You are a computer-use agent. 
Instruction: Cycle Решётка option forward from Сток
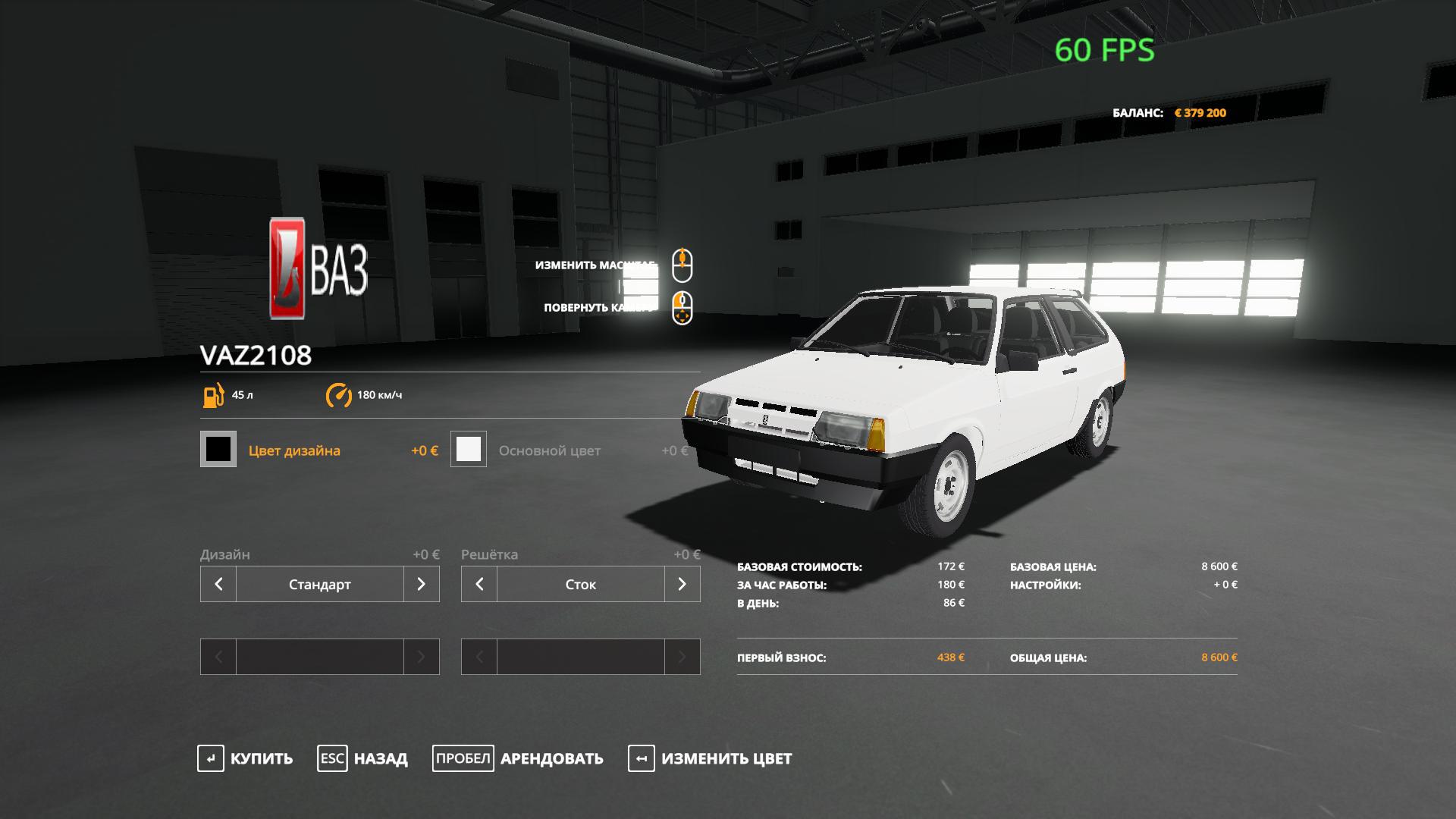click(682, 584)
